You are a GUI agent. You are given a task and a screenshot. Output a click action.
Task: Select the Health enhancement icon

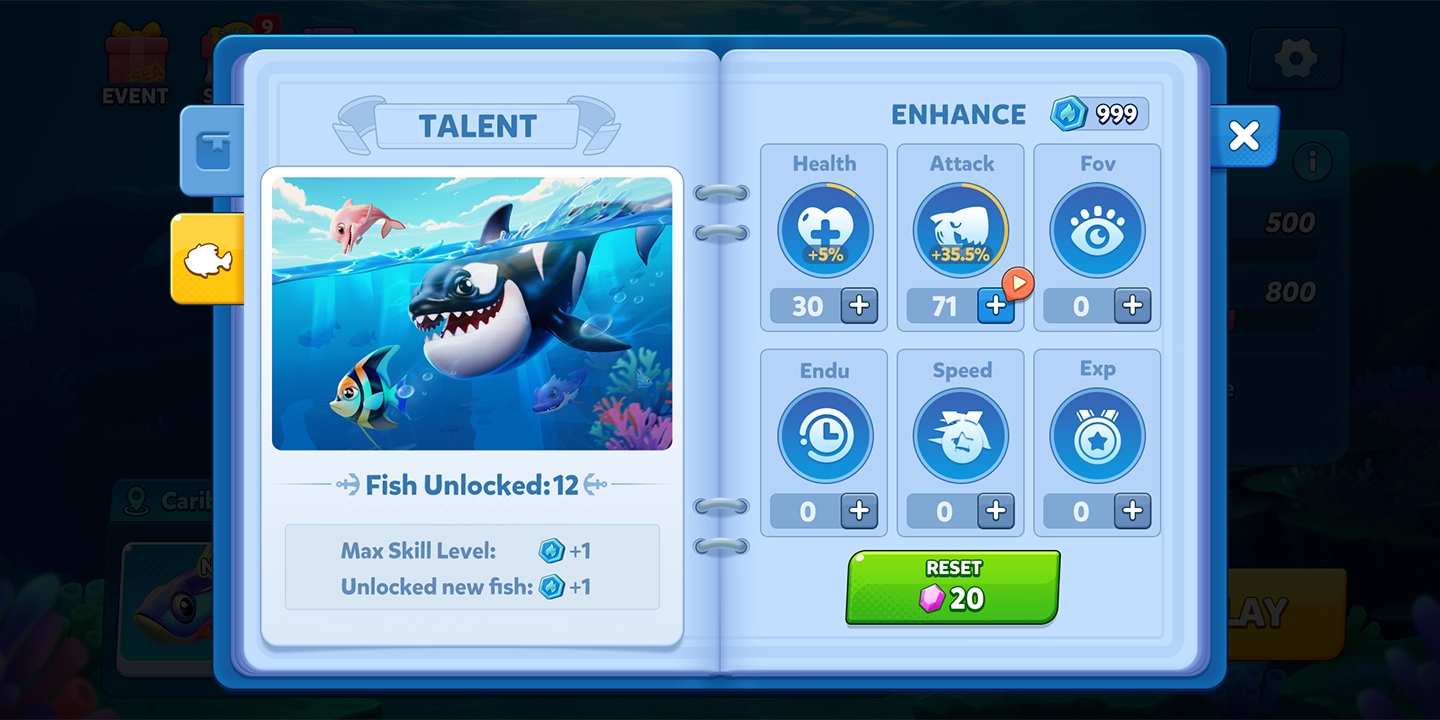point(822,229)
